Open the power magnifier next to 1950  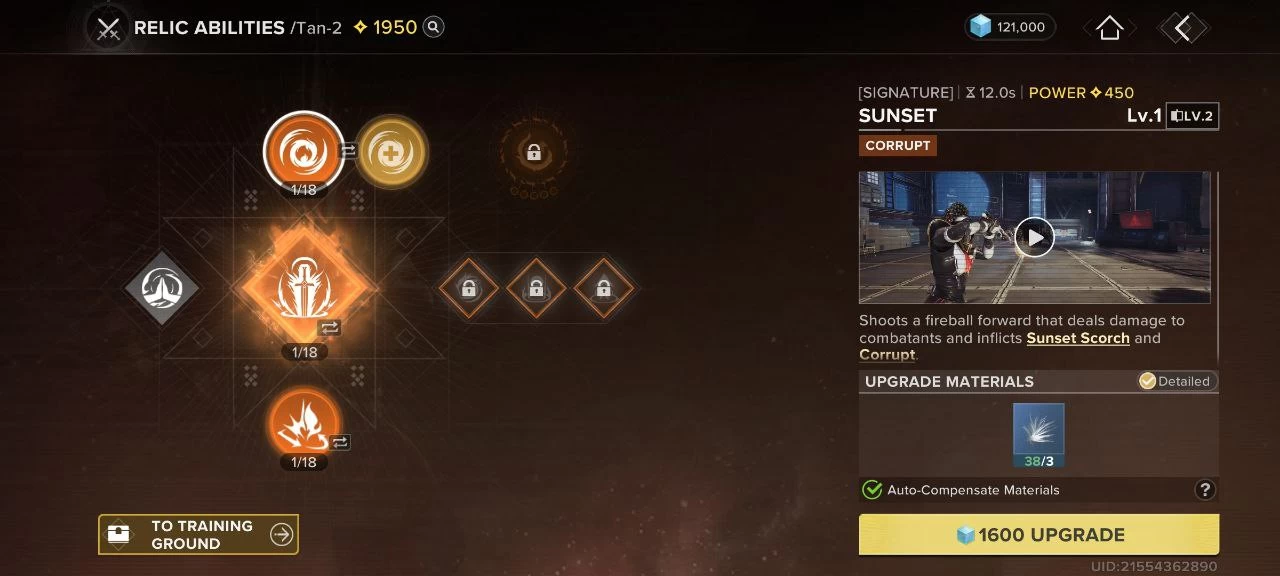(433, 28)
